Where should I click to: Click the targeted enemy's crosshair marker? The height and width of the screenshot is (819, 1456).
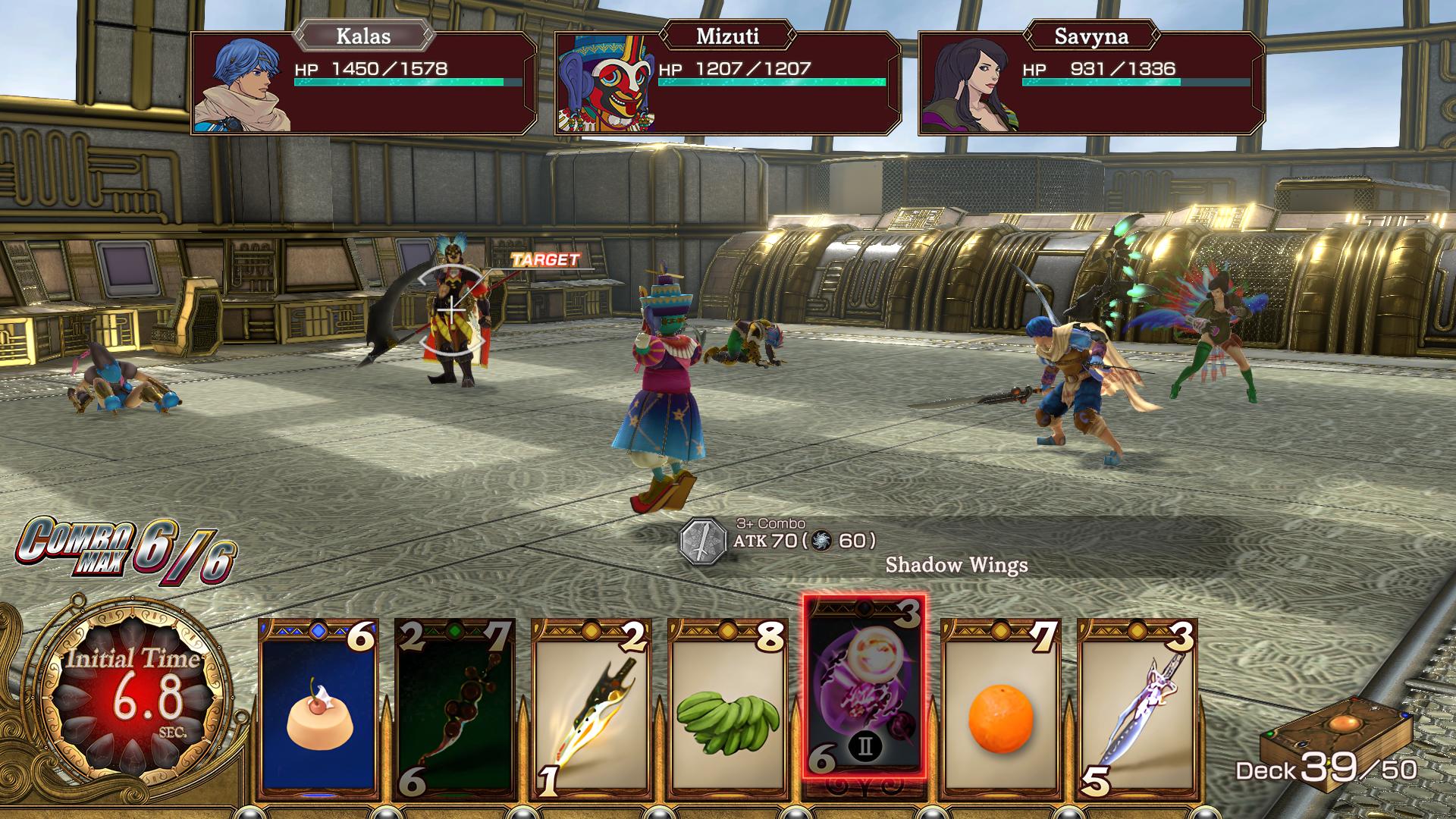coord(452,309)
